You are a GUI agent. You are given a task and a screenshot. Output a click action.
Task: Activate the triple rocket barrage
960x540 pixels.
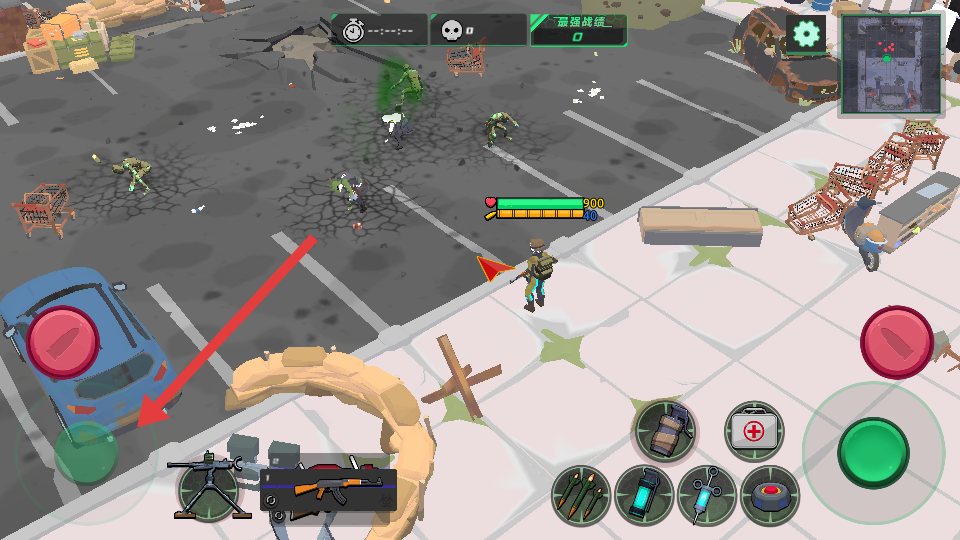click(x=581, y=496)
